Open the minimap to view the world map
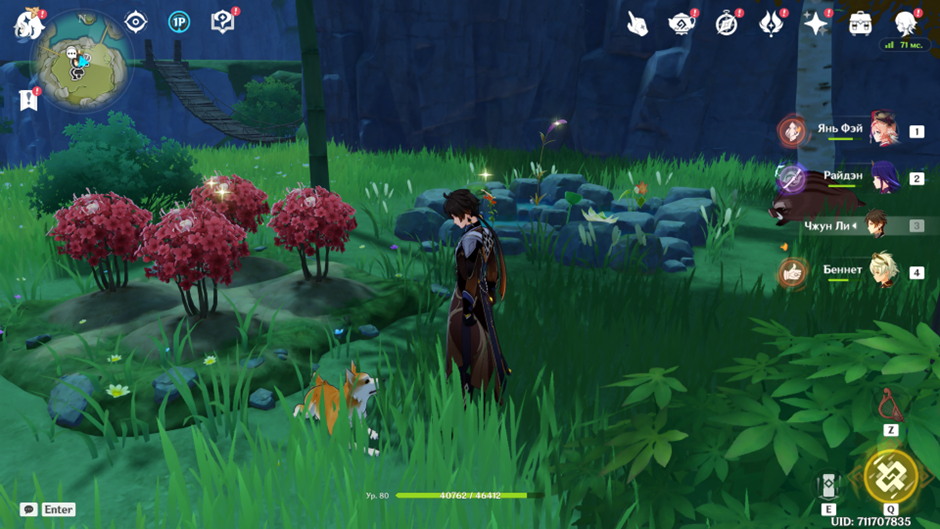 click(x=79, y=61)
